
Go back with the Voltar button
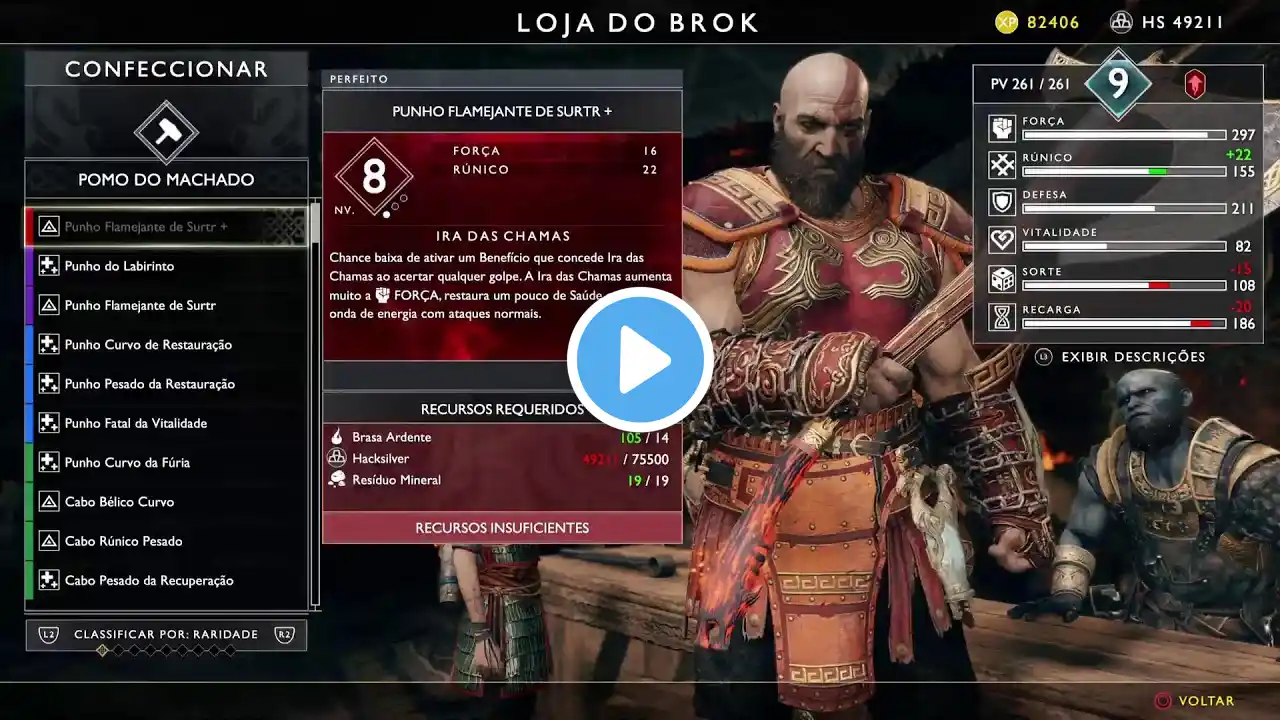(x=1195, y=701)
